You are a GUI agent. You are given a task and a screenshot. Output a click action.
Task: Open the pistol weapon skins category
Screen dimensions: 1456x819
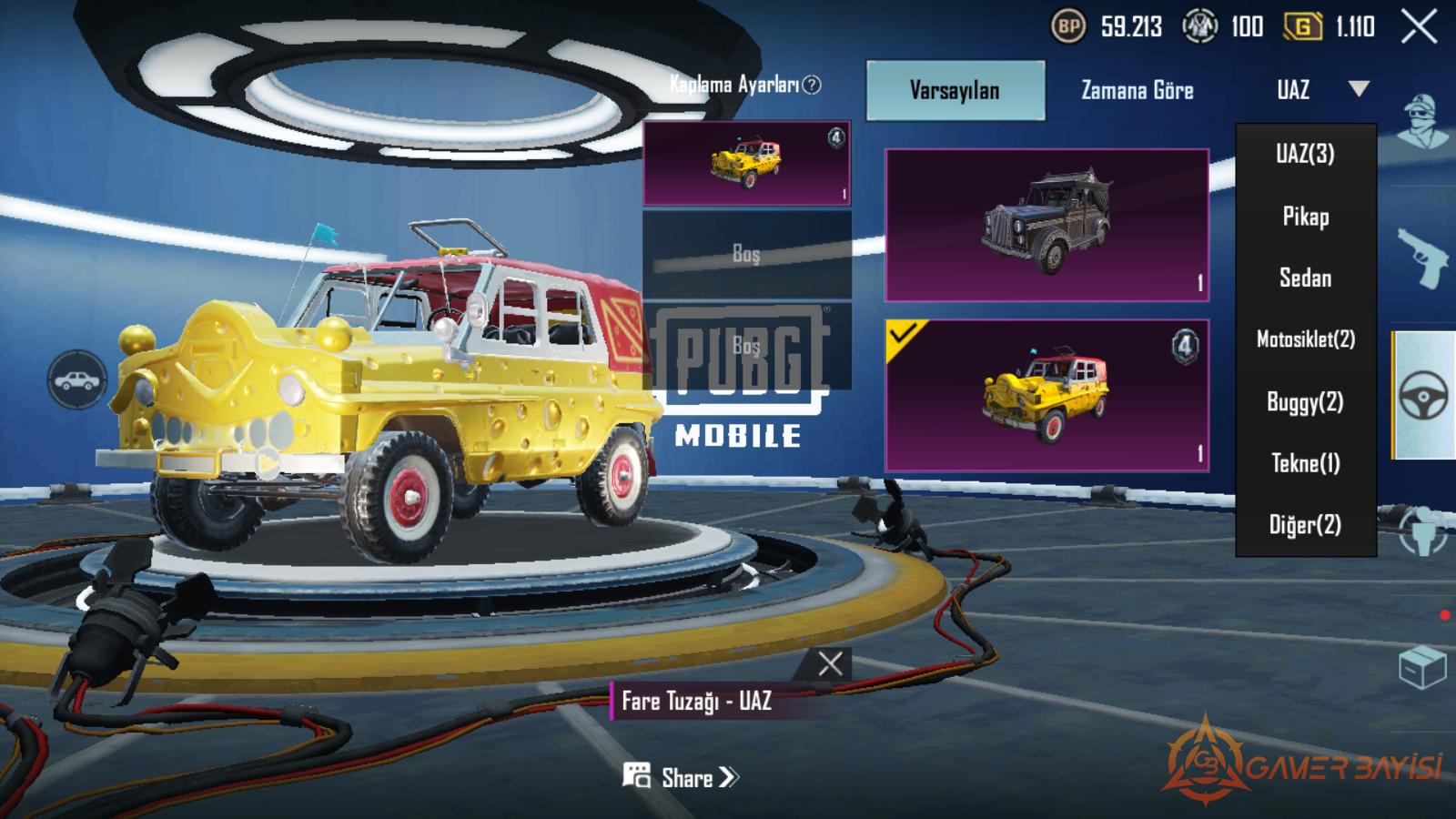coord(1421,257)
